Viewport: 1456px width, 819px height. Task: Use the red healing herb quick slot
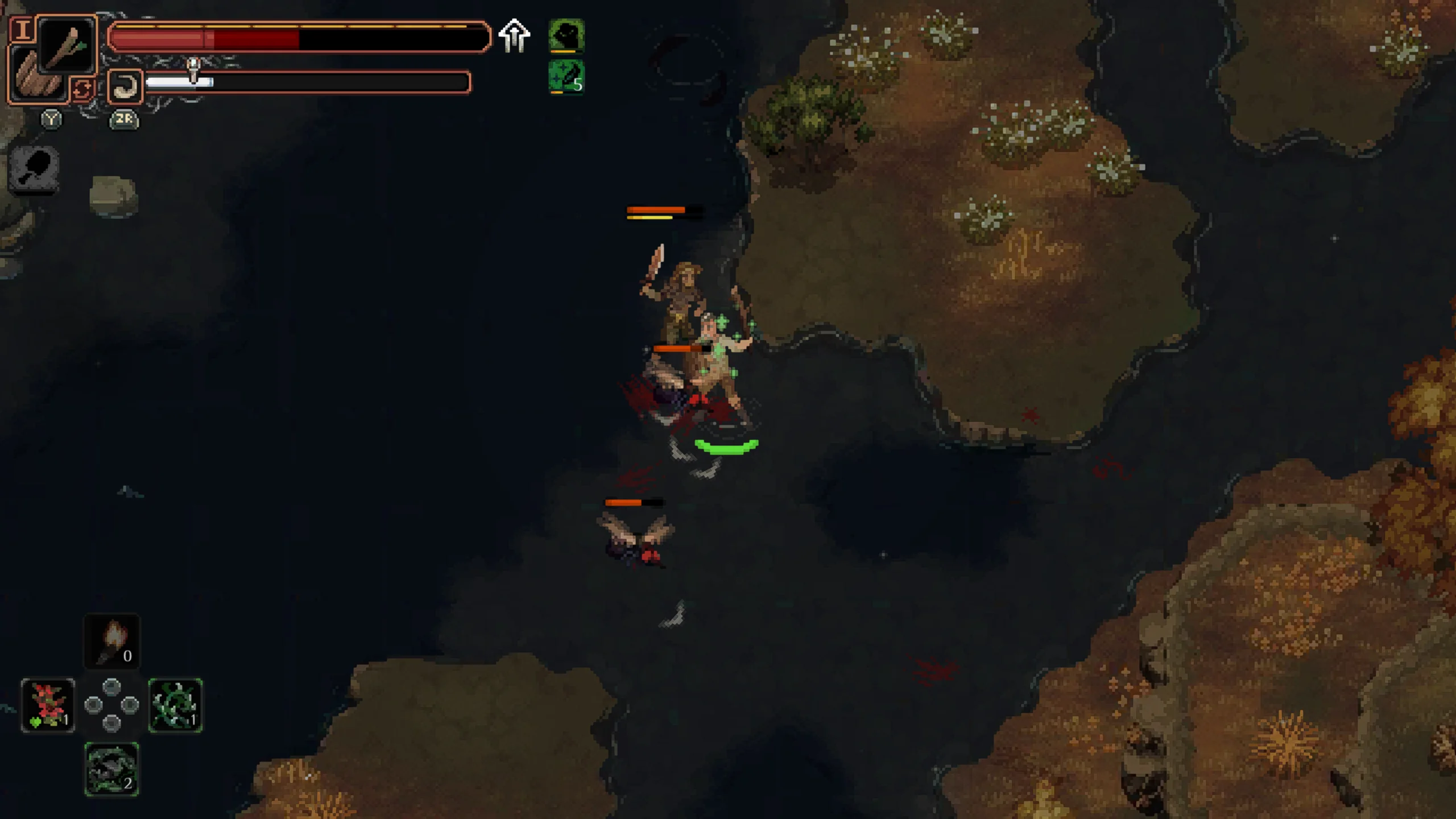click(x=48, y=705)
